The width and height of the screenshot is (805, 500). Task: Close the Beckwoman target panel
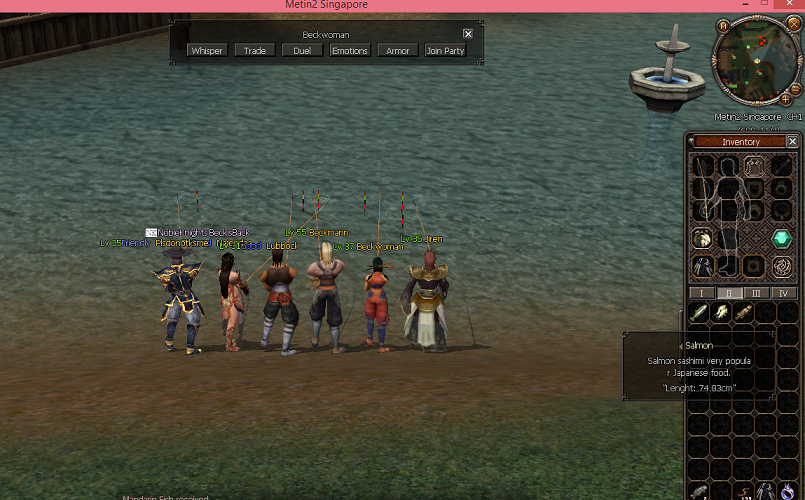[468, 34]
